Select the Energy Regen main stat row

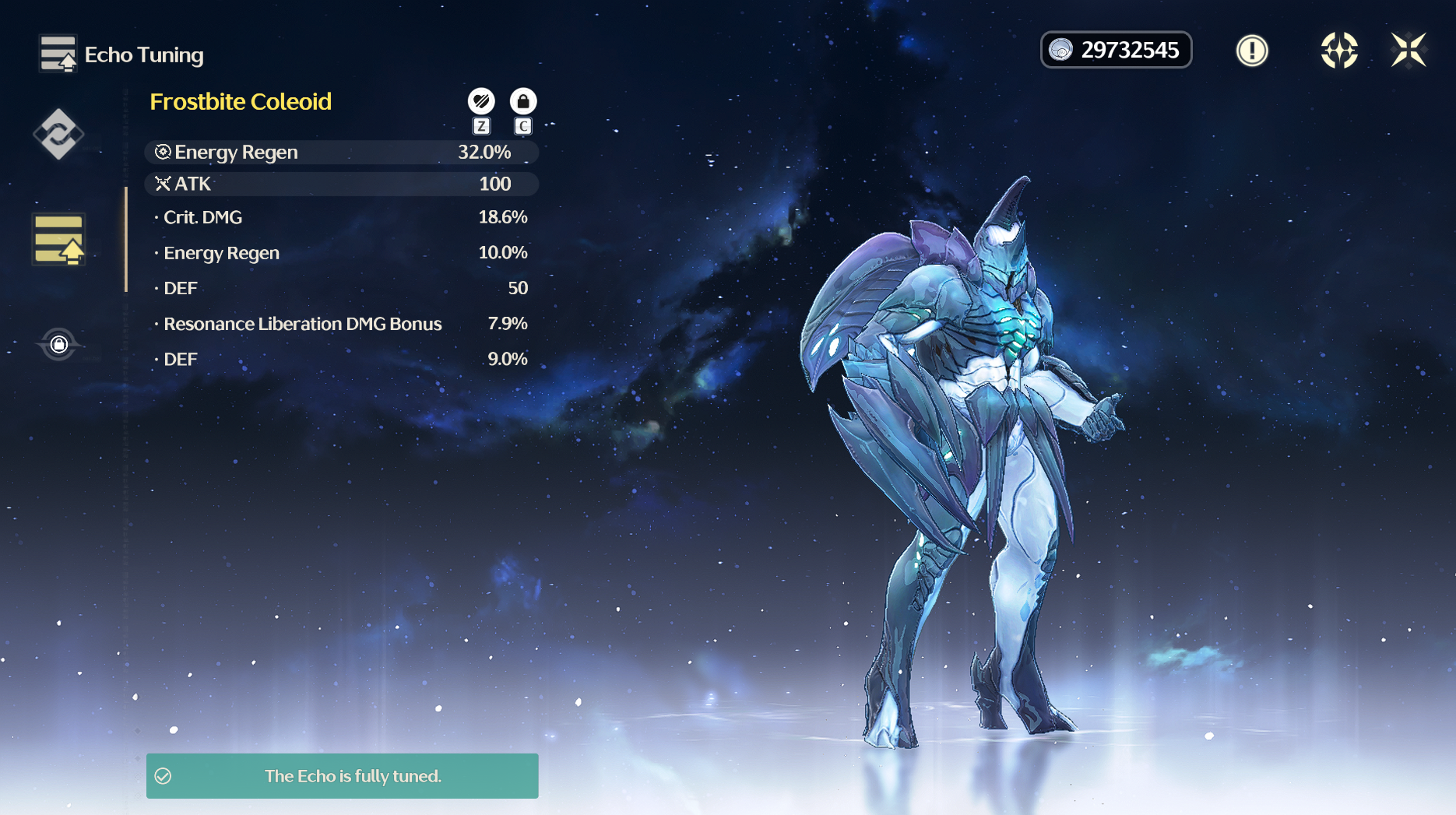(341, 152)
